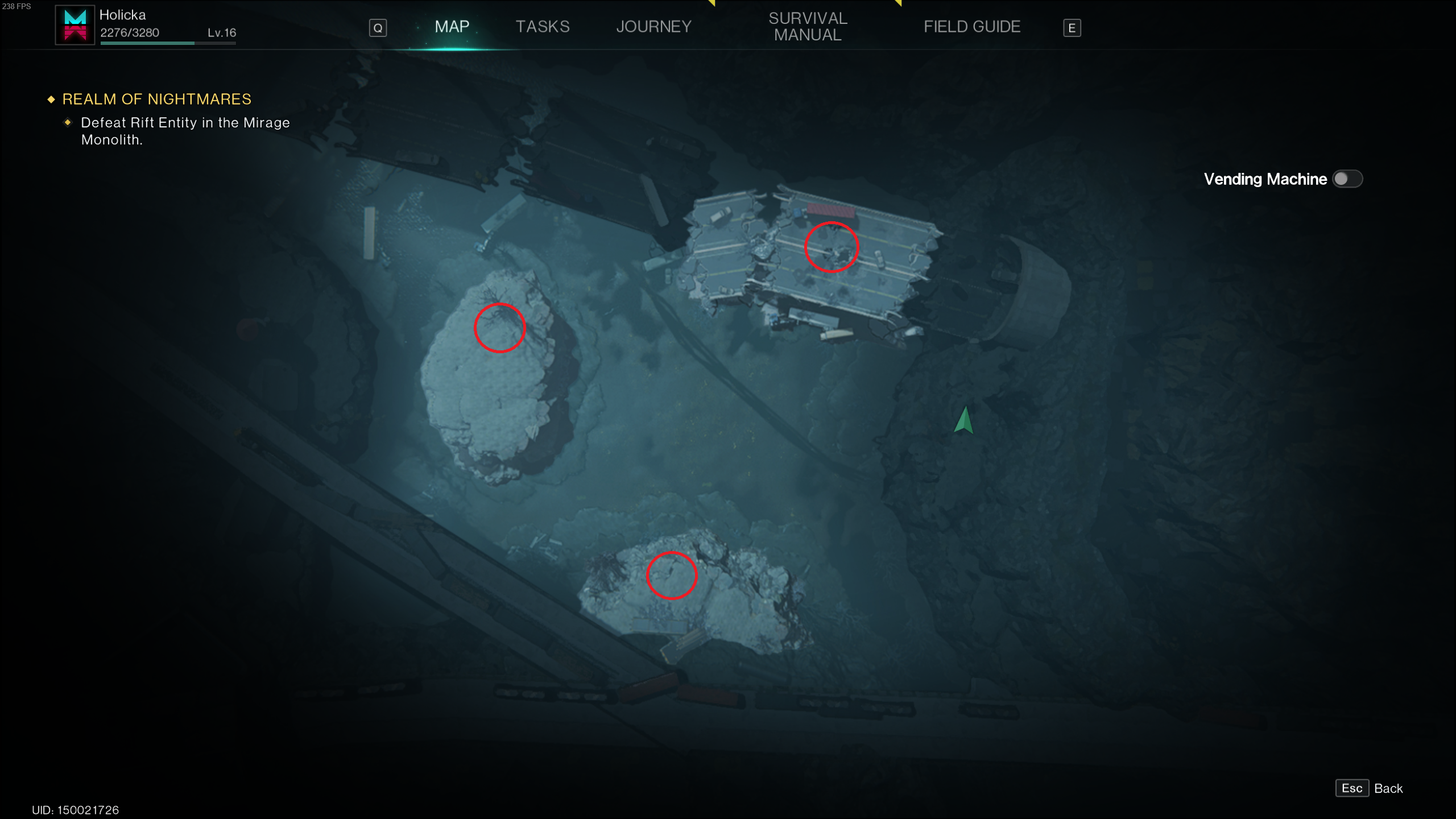Image resolution: width=1456 pixels, height=819 pixels.
Task: Switch to the TASKS tab
Action: (543, 26)
